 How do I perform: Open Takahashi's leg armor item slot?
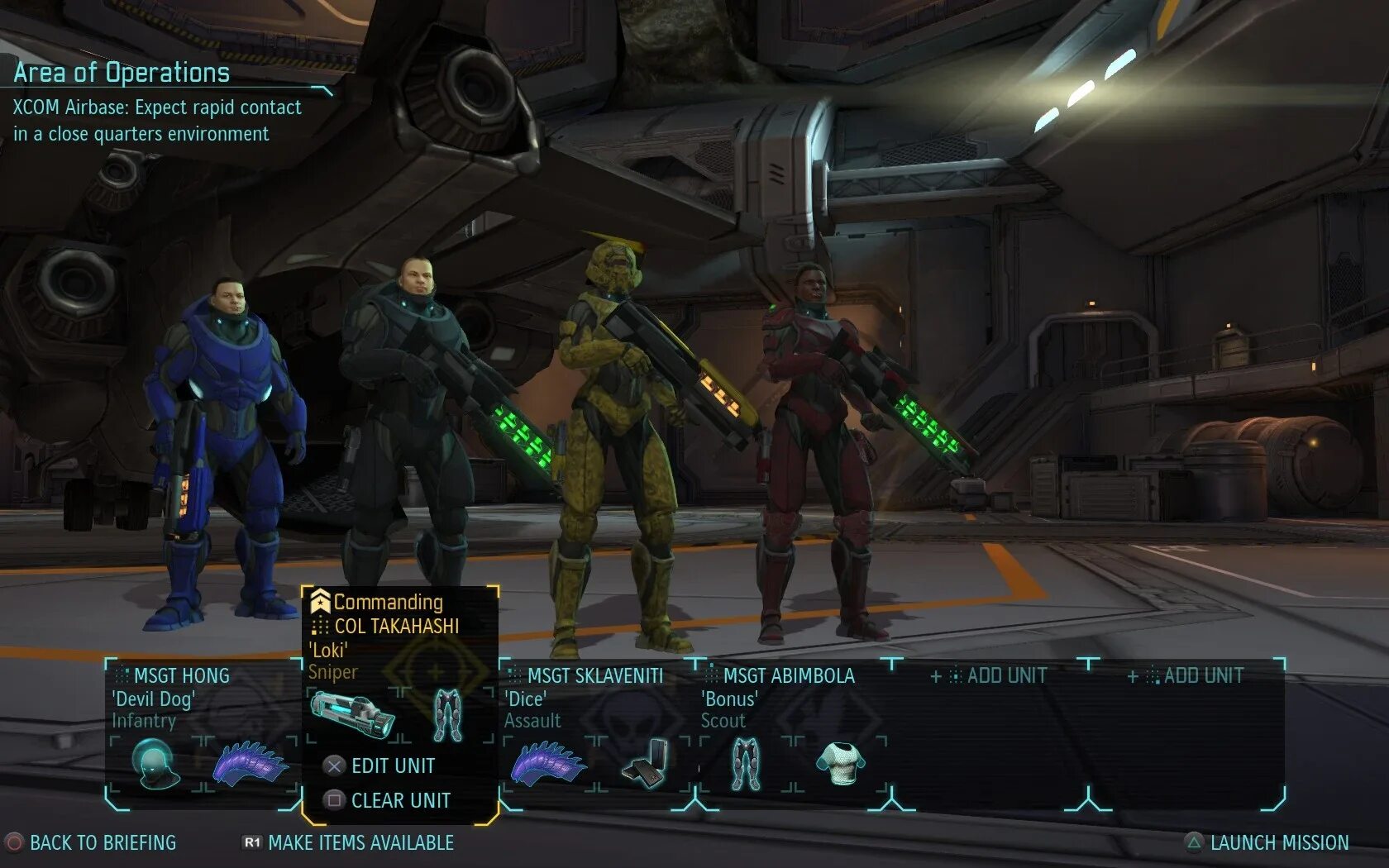tap(447, 714)
